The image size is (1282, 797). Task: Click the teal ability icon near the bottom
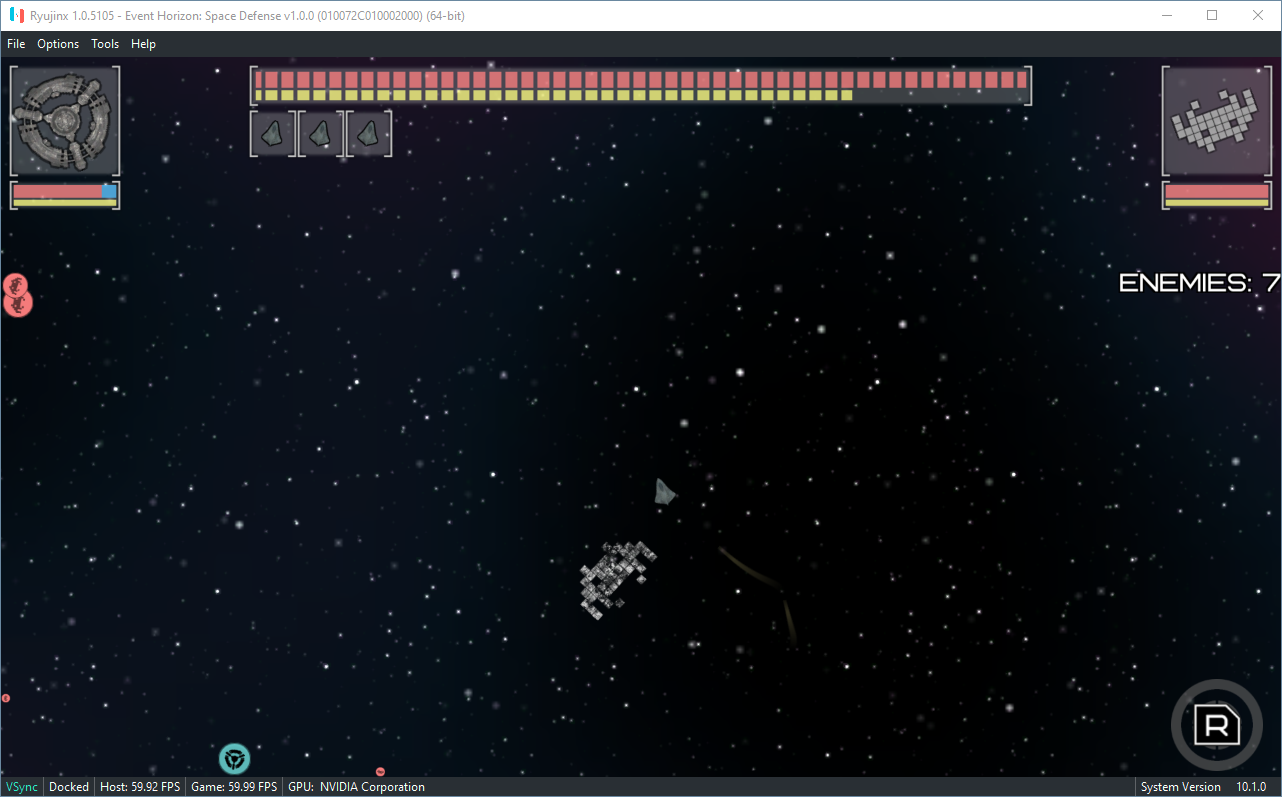[235, 759]
